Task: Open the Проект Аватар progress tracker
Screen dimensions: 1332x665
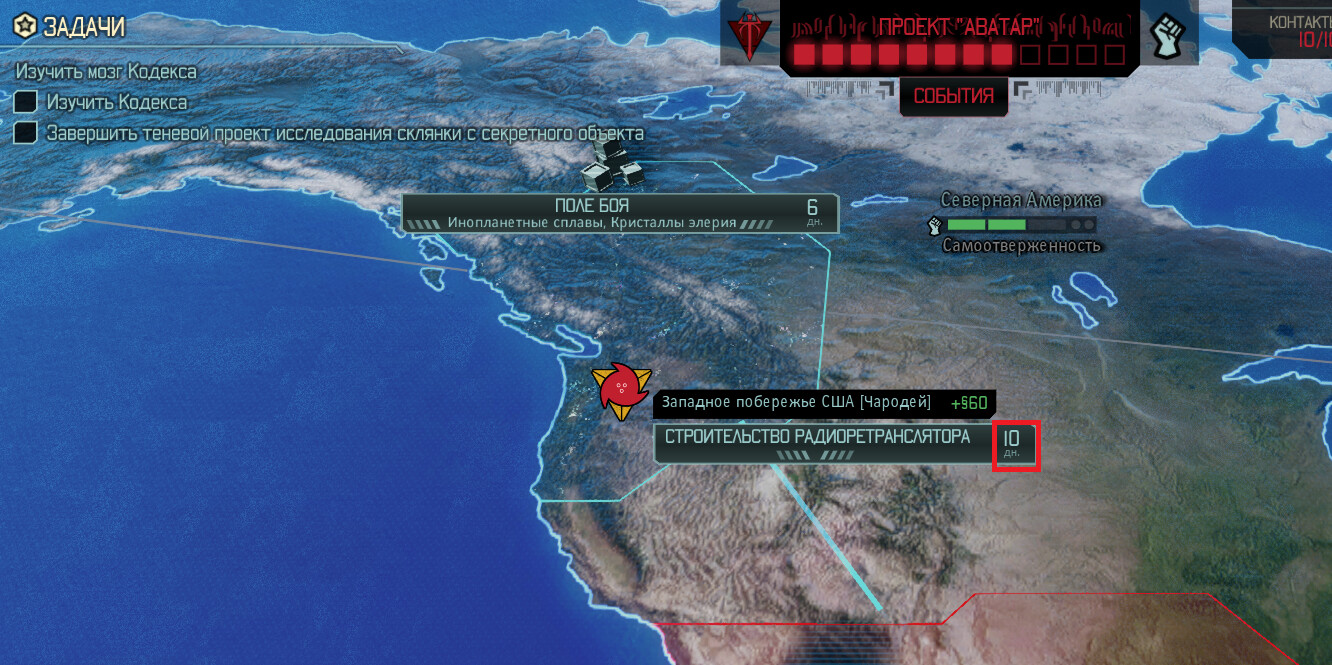Action: [958, 40]
